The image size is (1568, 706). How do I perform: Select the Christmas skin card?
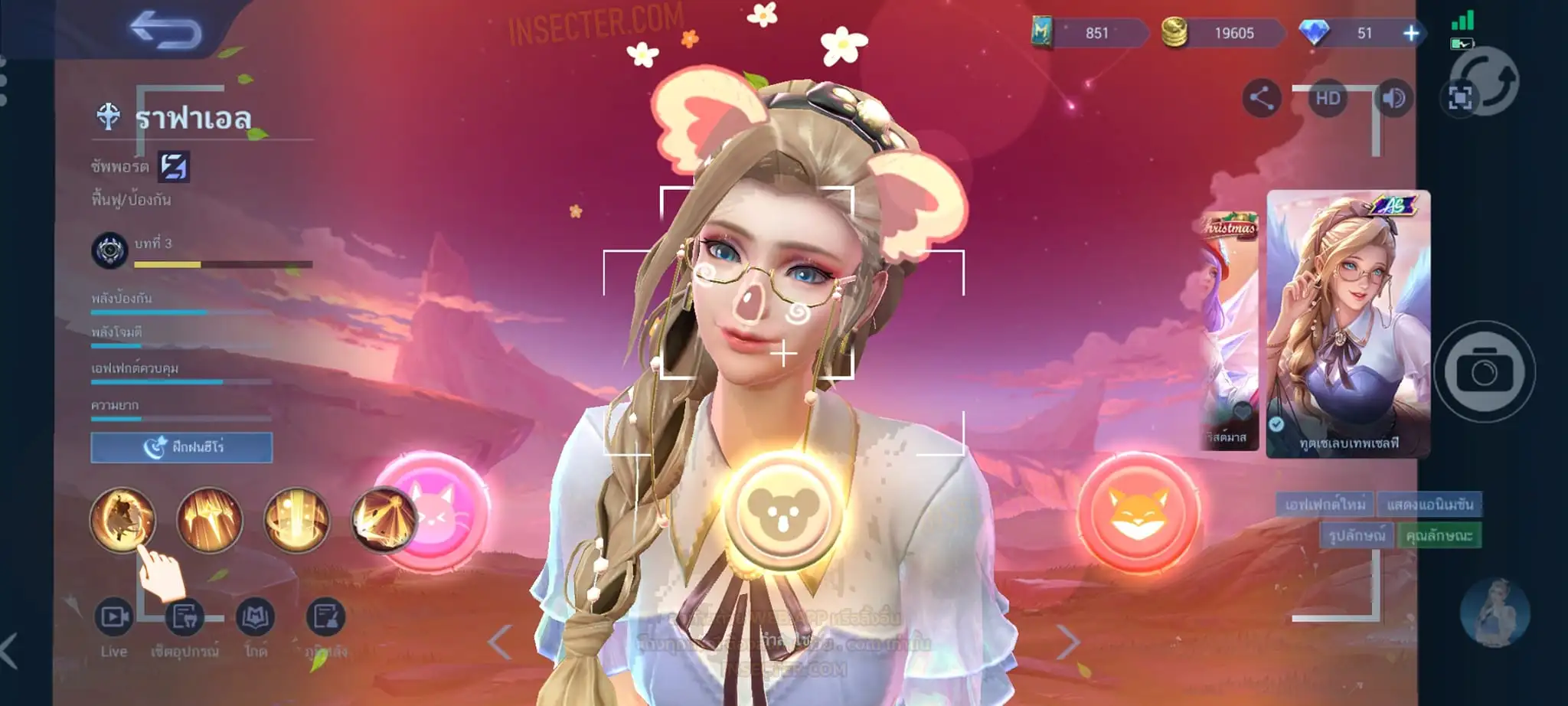tap(1228, 331)
